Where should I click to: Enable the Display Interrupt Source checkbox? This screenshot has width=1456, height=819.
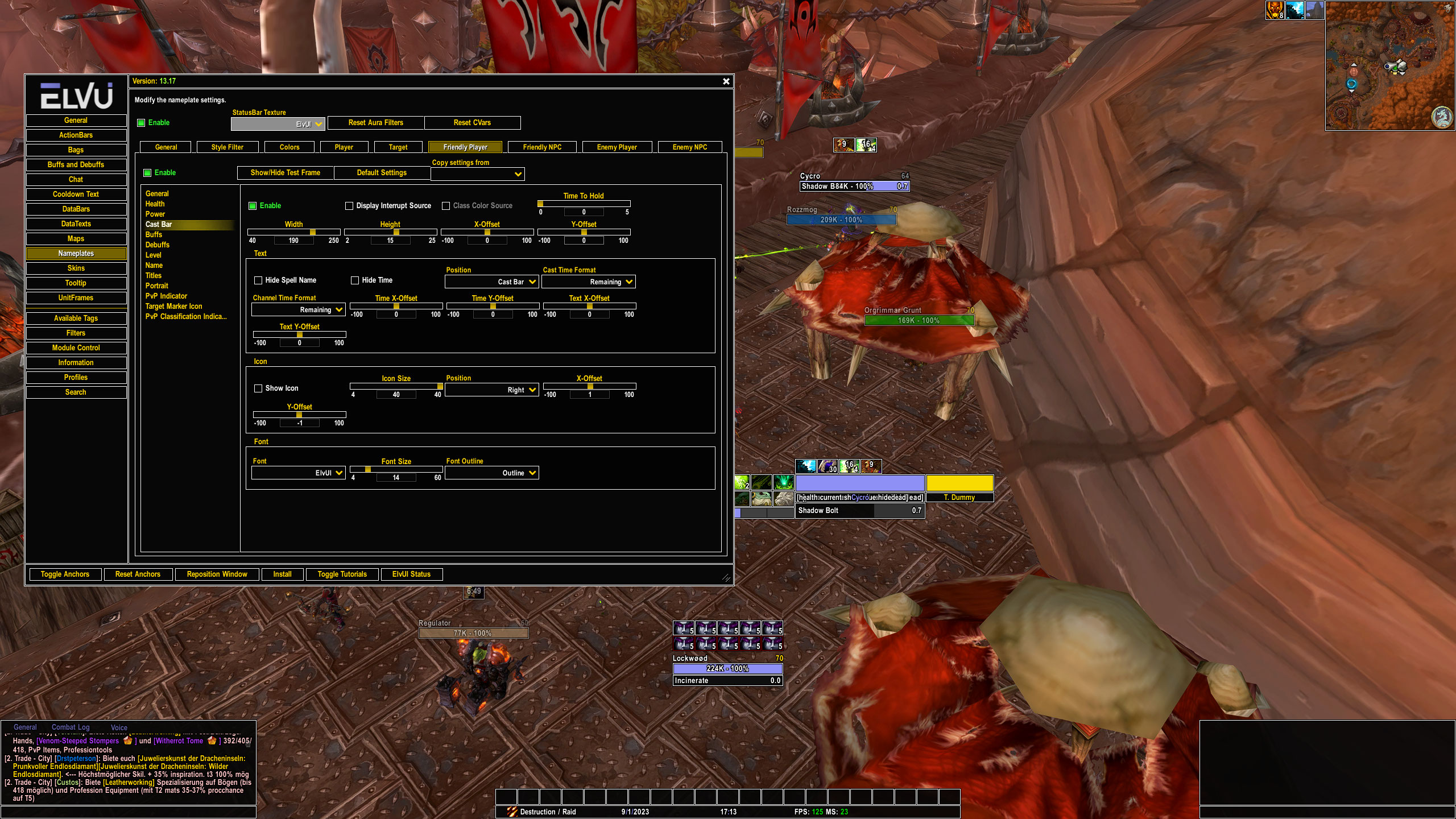350,206
